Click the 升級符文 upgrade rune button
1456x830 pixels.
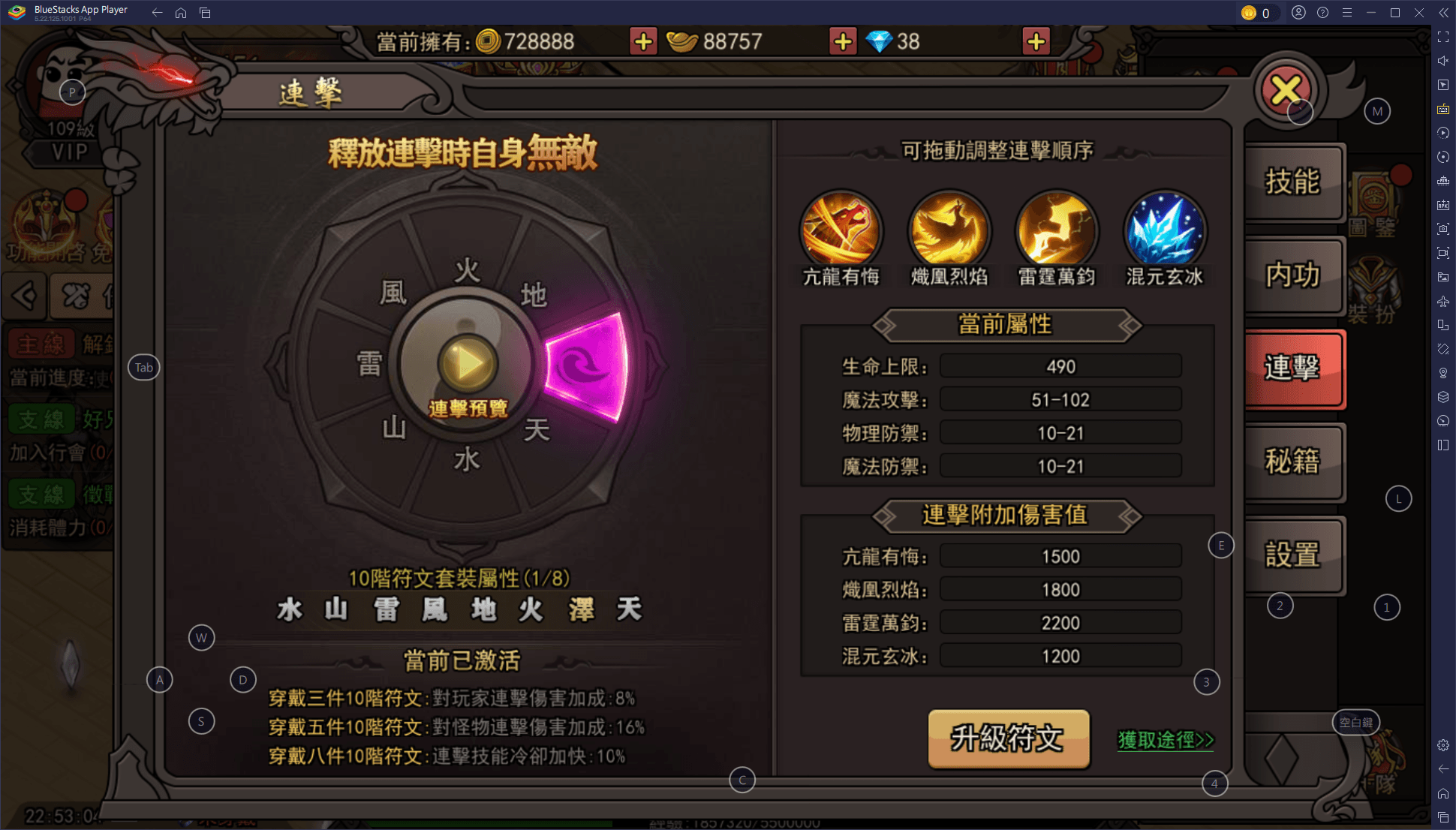1008,738
